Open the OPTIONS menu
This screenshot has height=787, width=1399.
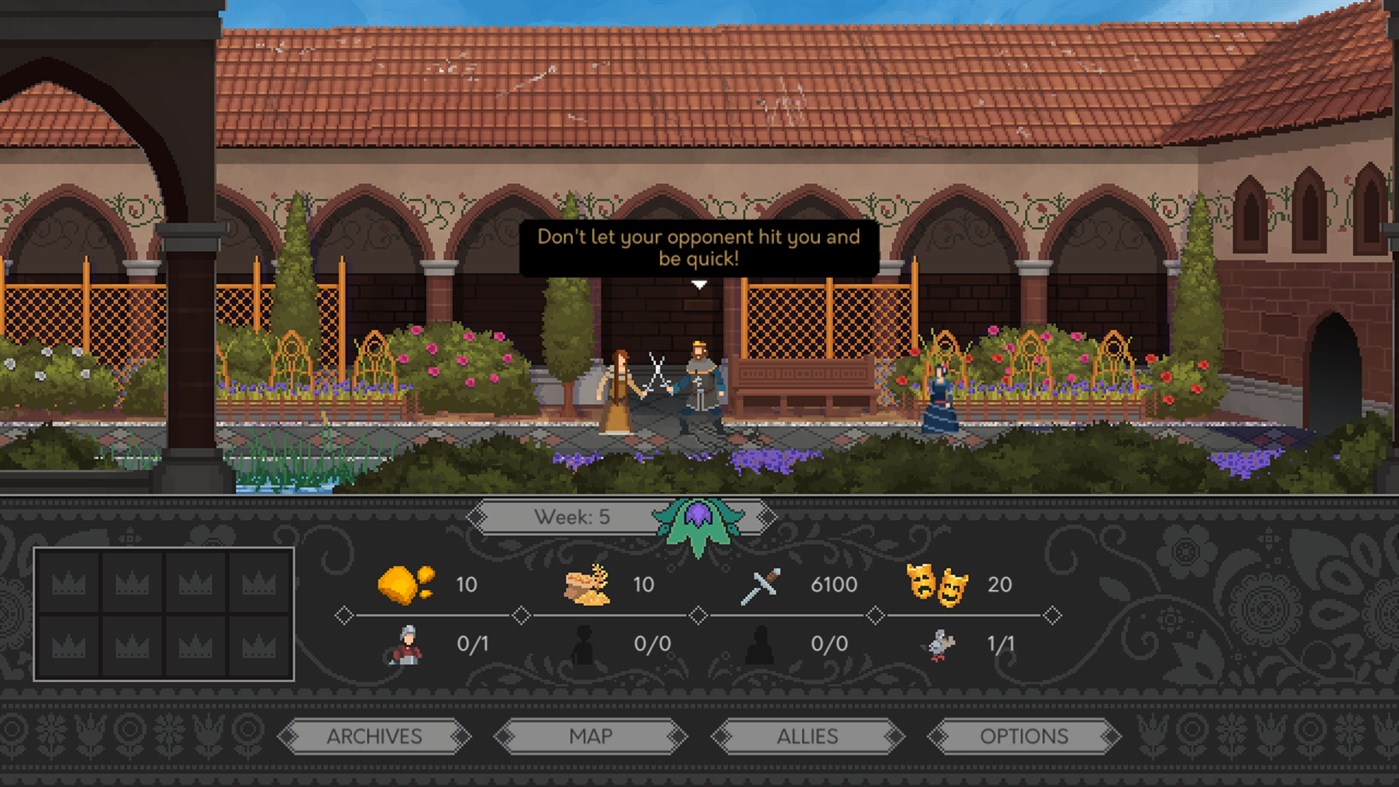[x=1023, y=736]
